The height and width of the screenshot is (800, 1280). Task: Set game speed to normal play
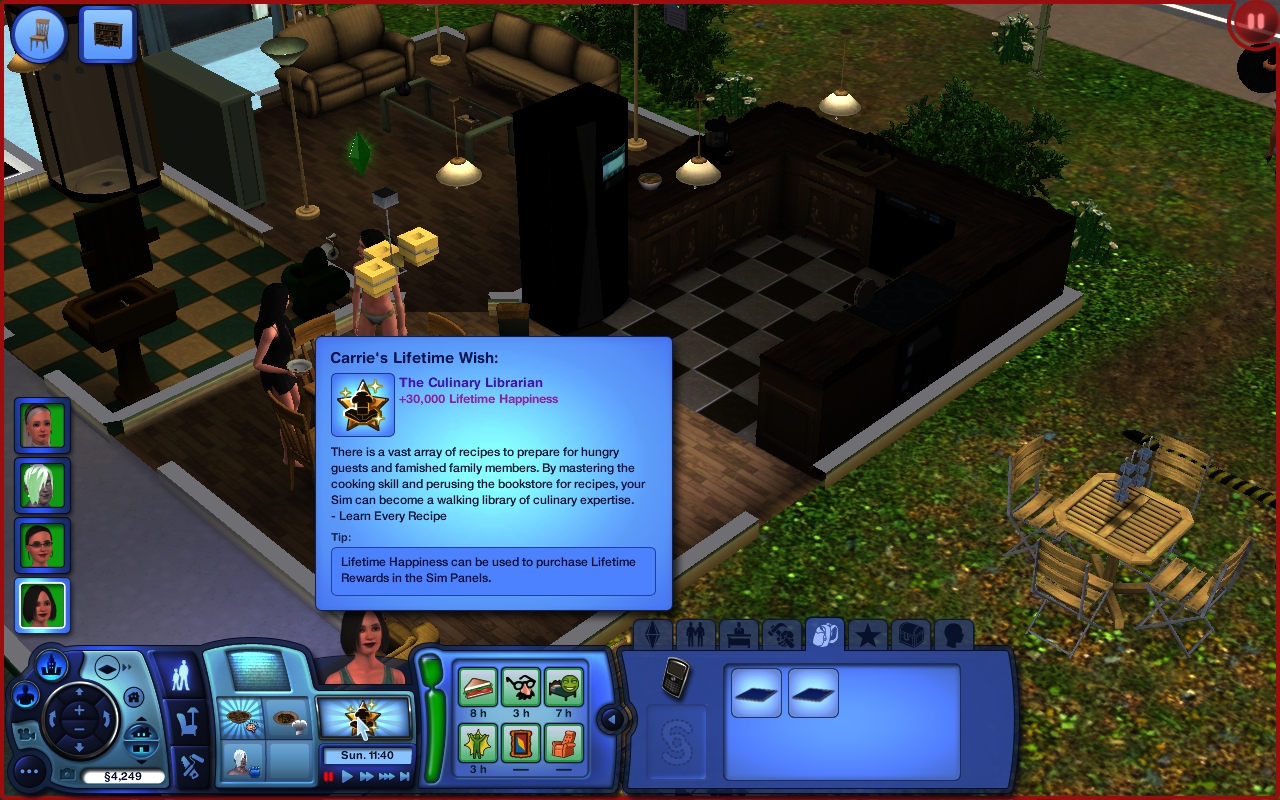coord(347,776)
